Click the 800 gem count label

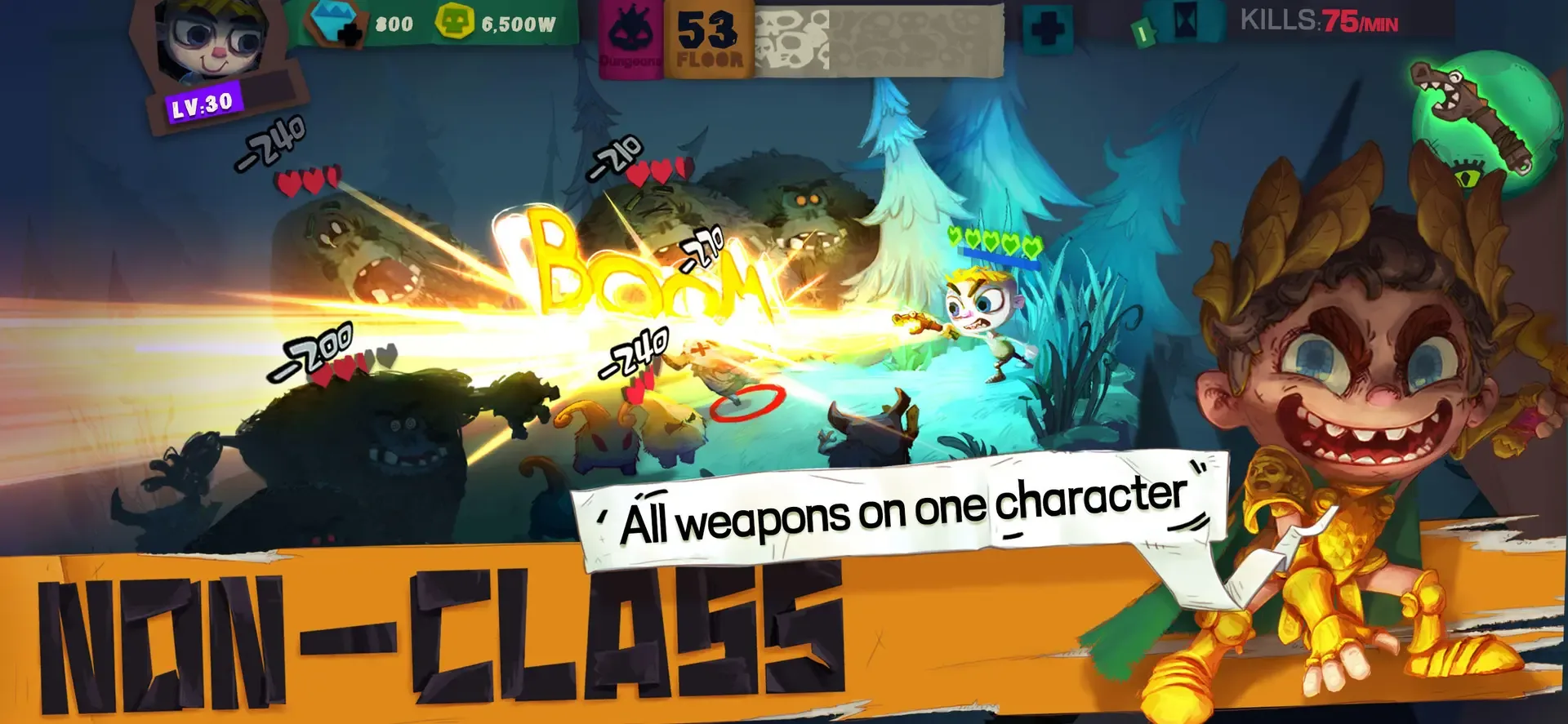pos(395,24)
